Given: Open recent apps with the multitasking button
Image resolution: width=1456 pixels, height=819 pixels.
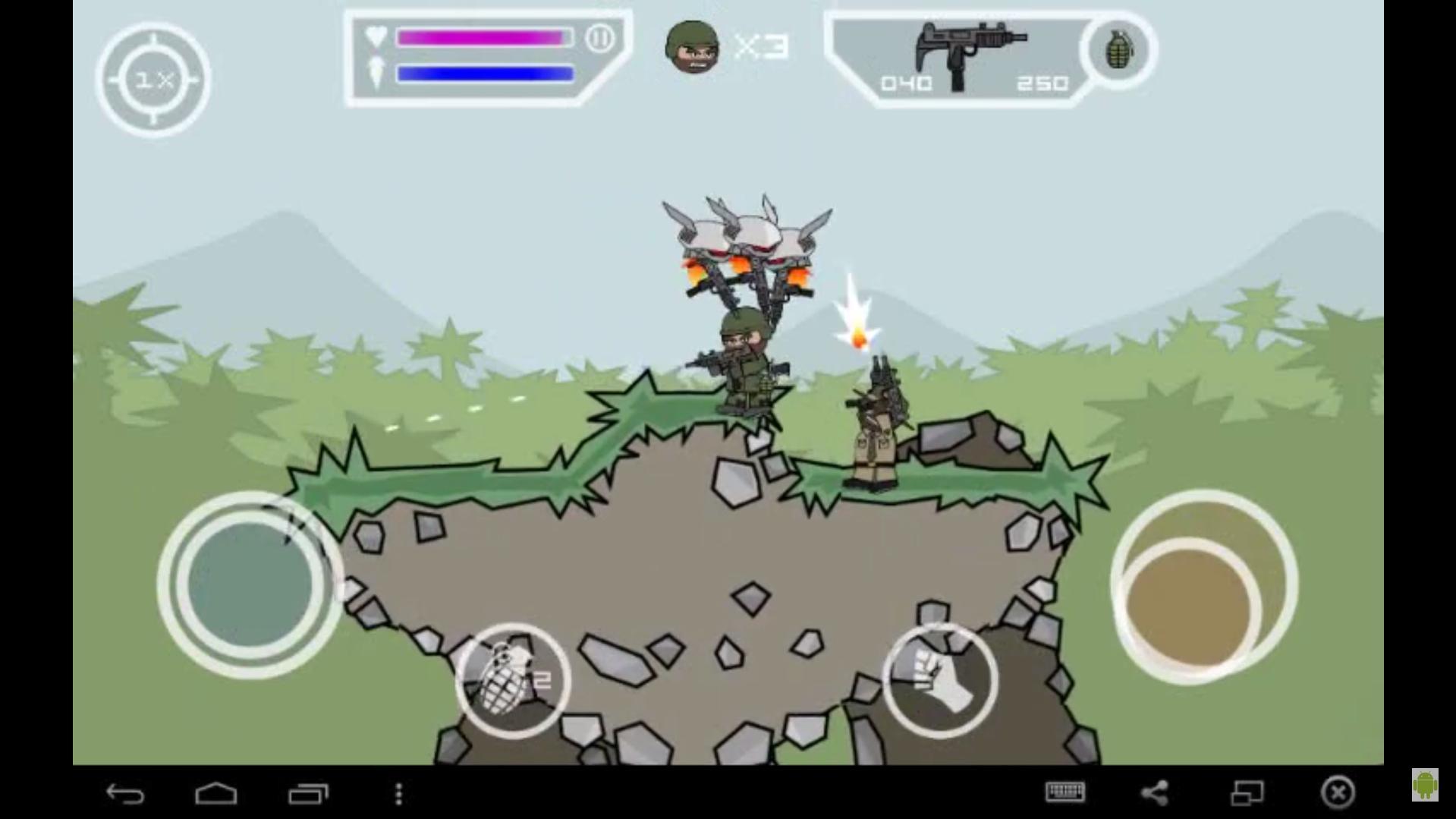Looking at the screenshot, I should (307, 792).
